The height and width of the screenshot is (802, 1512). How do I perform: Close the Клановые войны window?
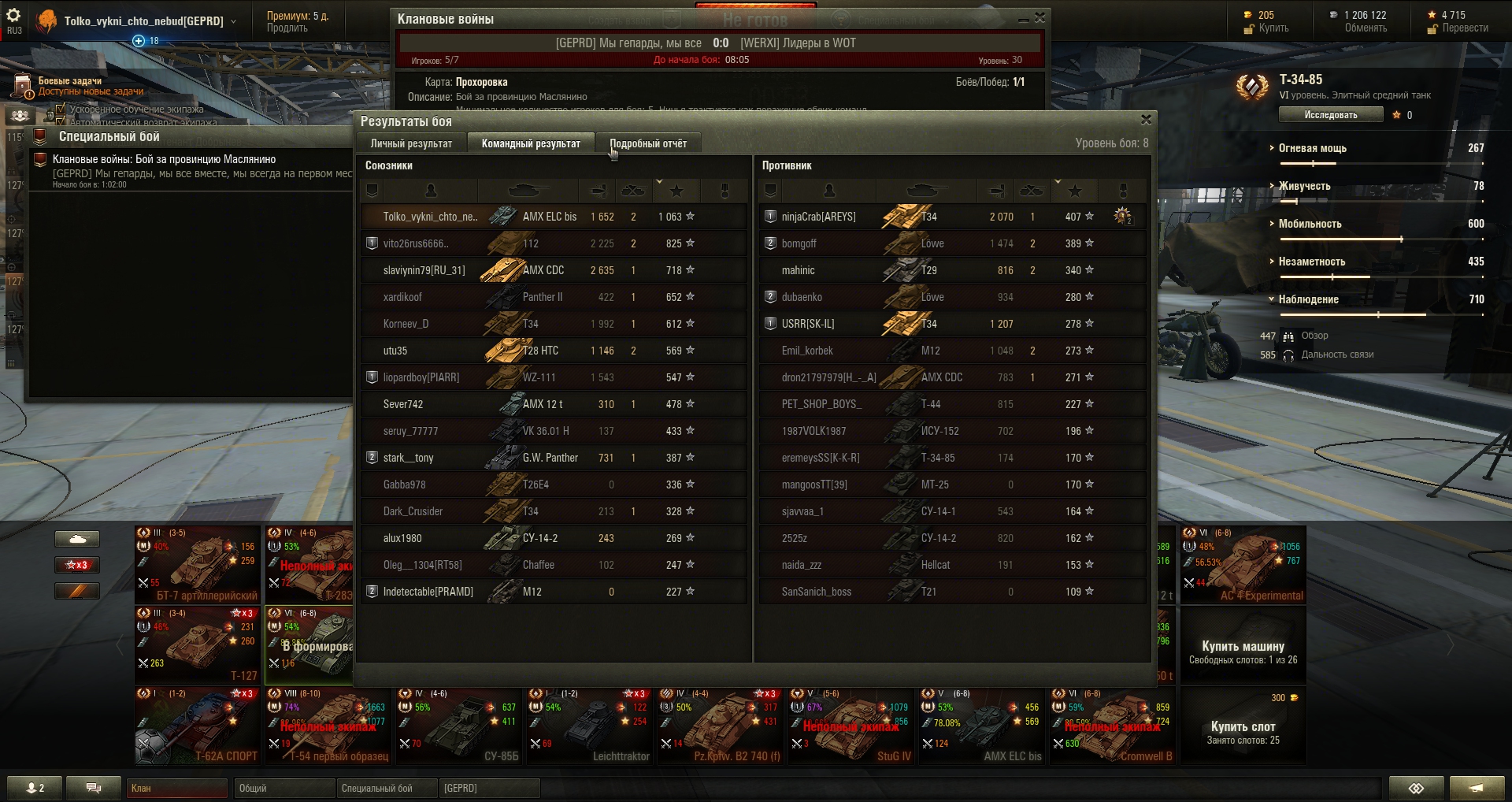pyautogui.click(x=1039, y=18)
